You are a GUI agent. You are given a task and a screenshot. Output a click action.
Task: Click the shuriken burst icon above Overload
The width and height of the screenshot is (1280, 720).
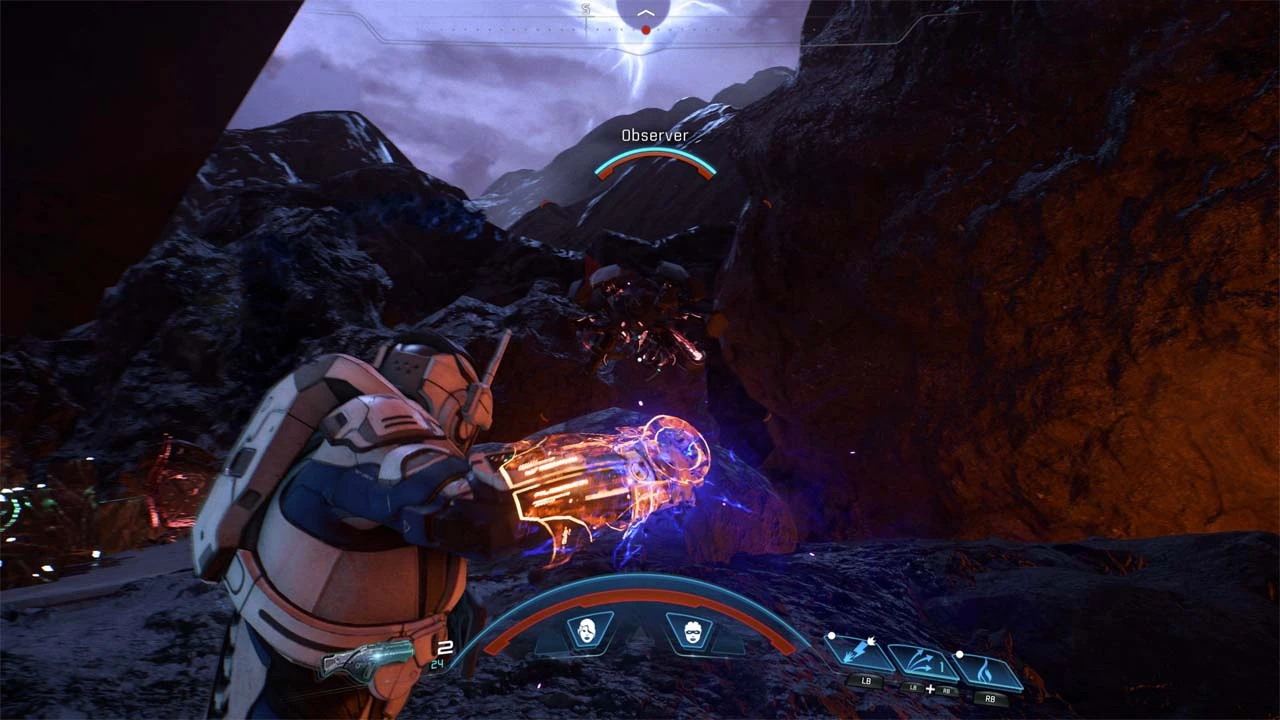click(871, 640)
